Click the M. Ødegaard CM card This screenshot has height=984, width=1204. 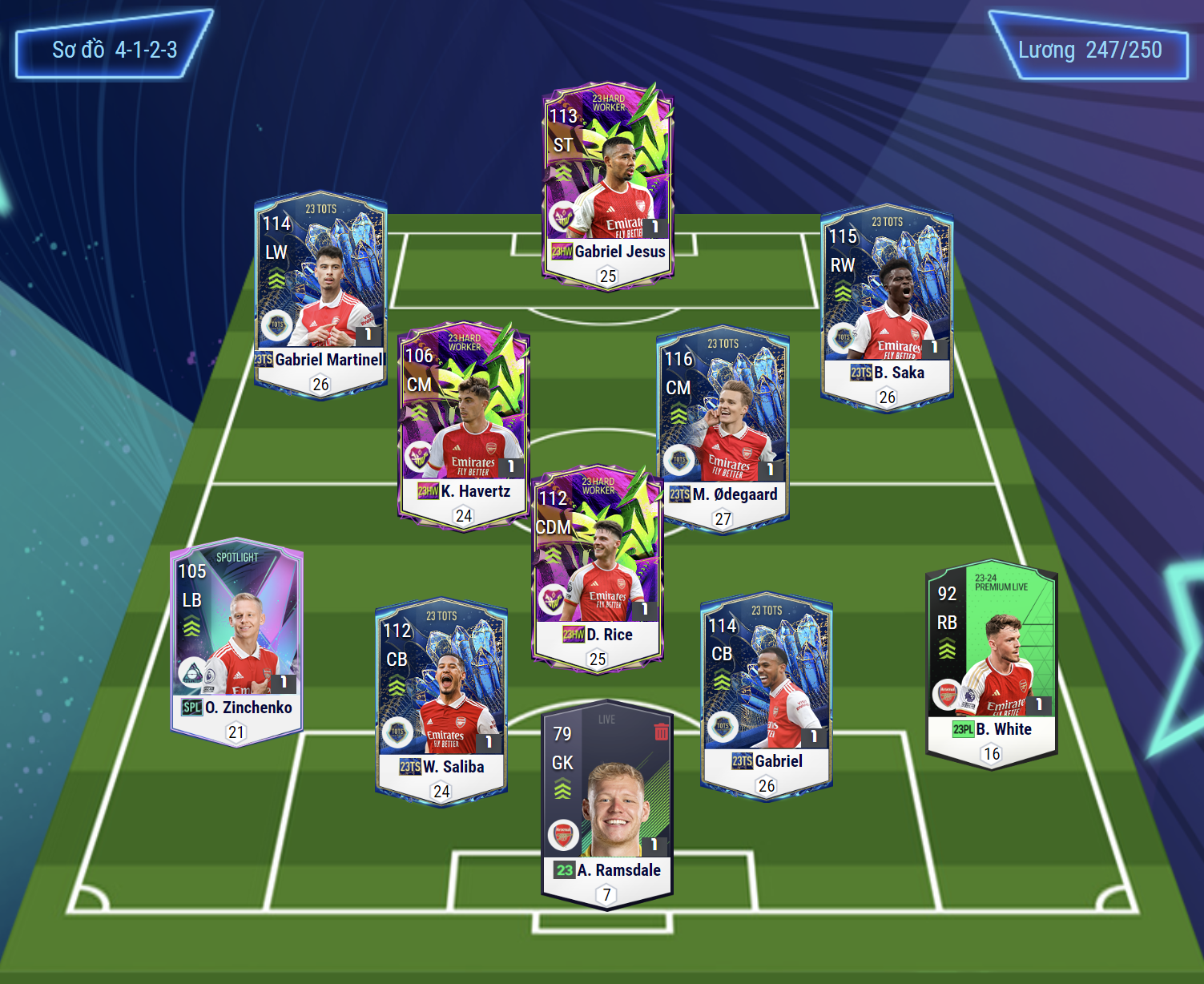723,429
